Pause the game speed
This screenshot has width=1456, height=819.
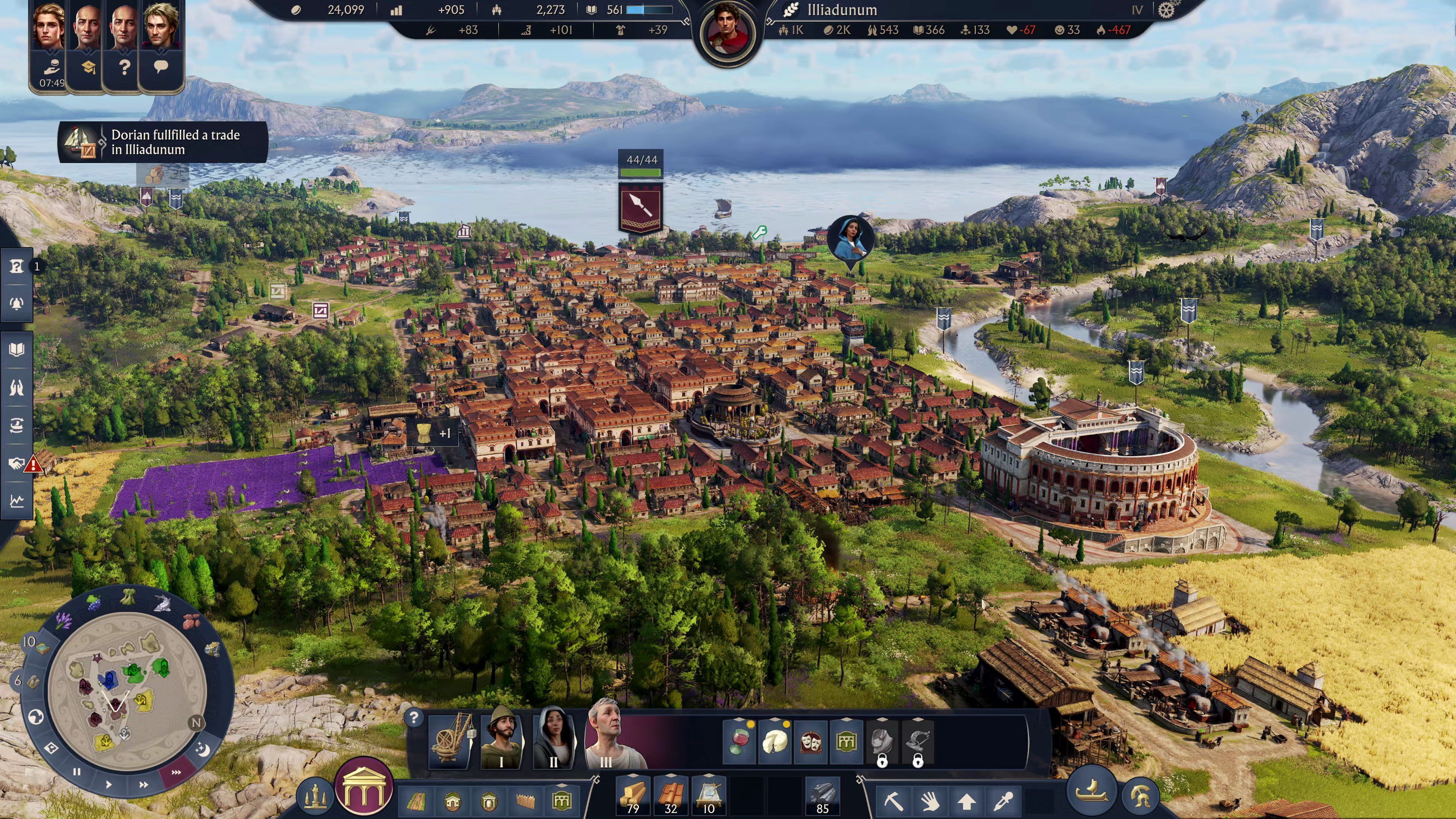pyautogui.click(x=77, y=772)
